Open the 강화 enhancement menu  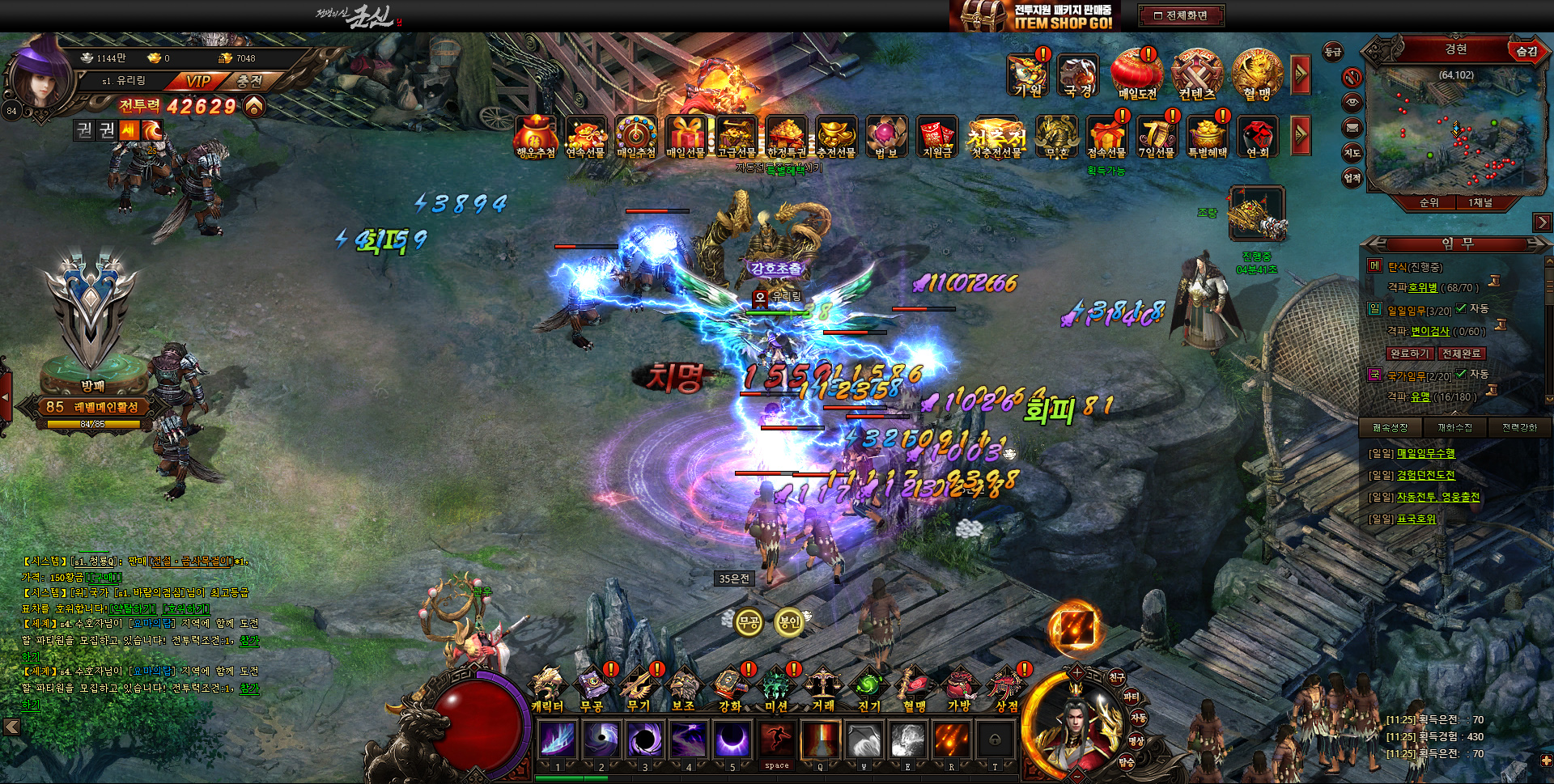pos(730,688)
